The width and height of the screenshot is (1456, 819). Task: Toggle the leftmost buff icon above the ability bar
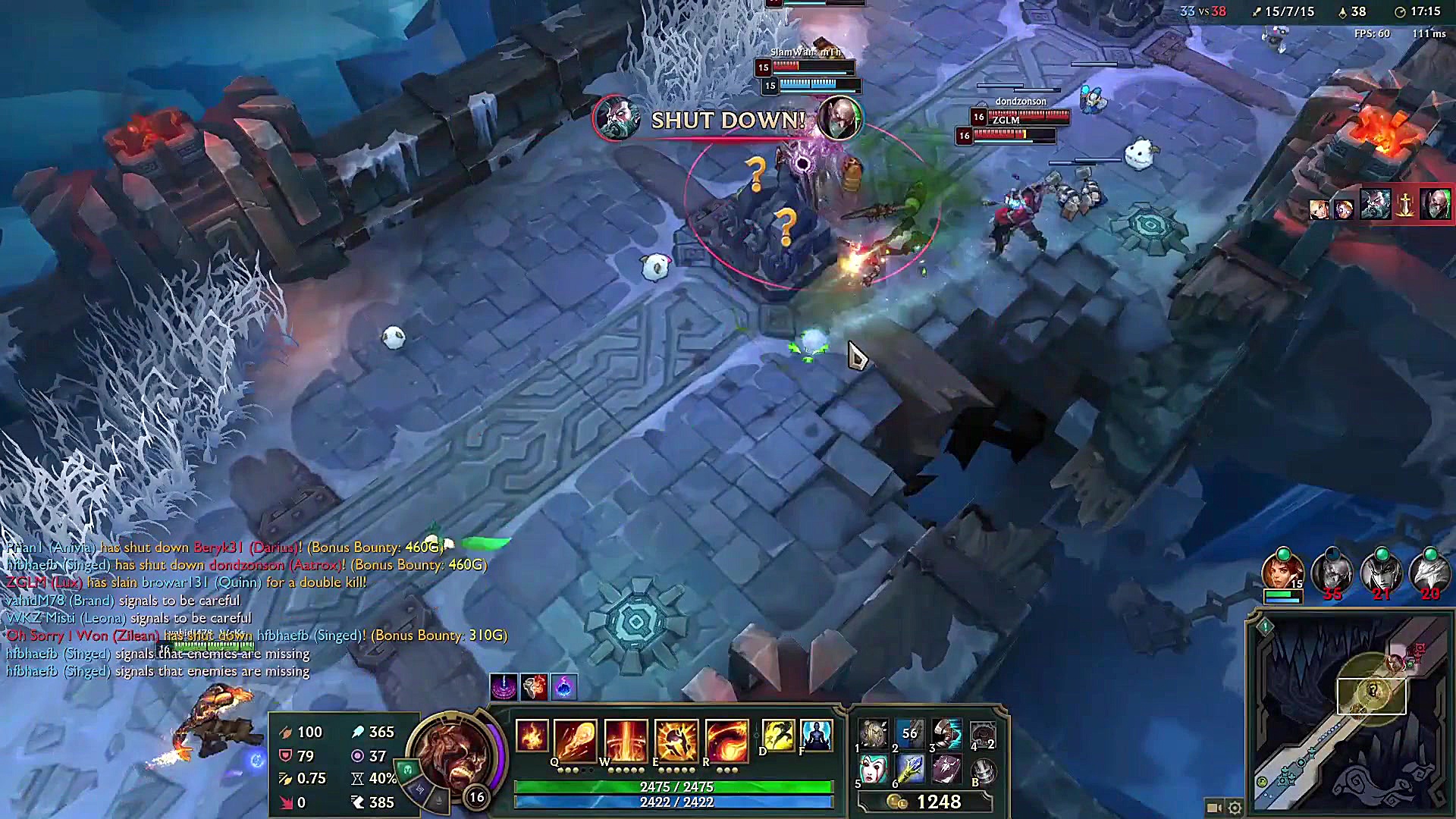[x=504, y=689]
